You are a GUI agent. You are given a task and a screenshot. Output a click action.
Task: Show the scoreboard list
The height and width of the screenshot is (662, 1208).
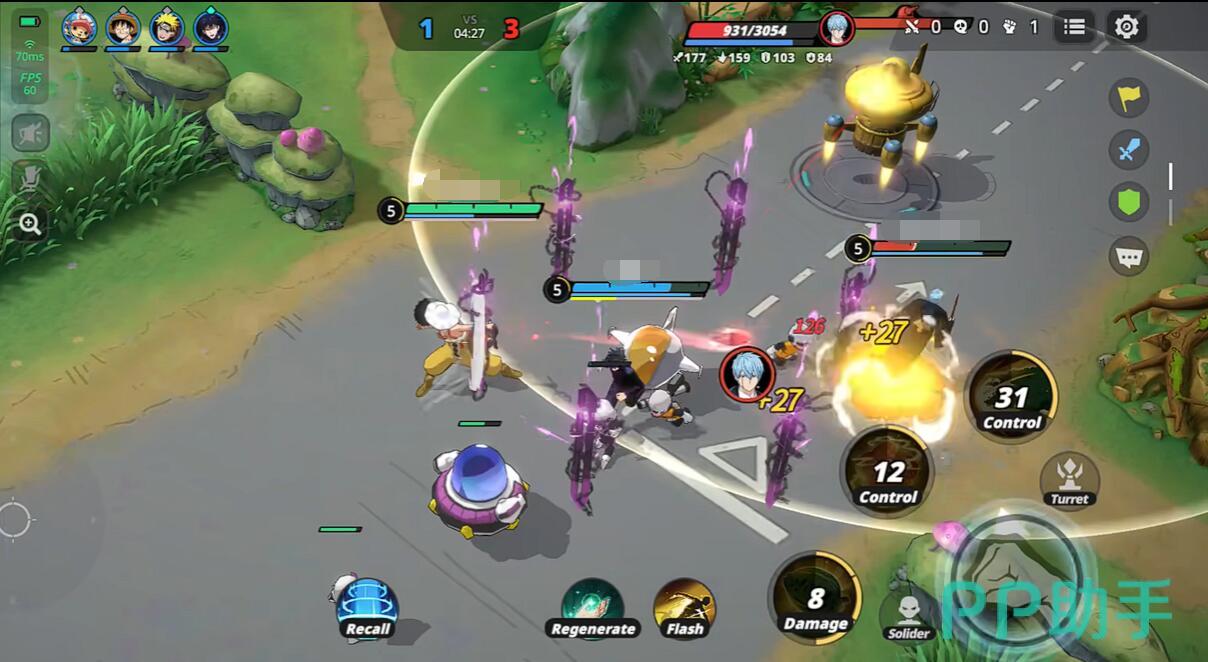1075,27
